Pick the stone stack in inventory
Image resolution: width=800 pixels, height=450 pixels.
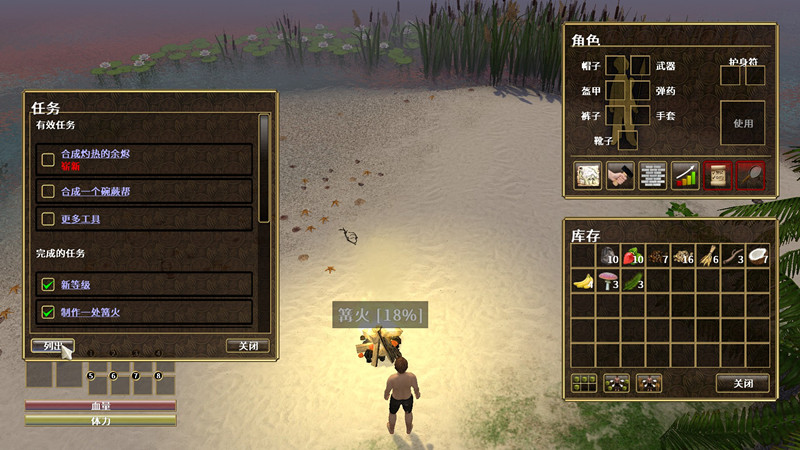[x=608, y=256]
